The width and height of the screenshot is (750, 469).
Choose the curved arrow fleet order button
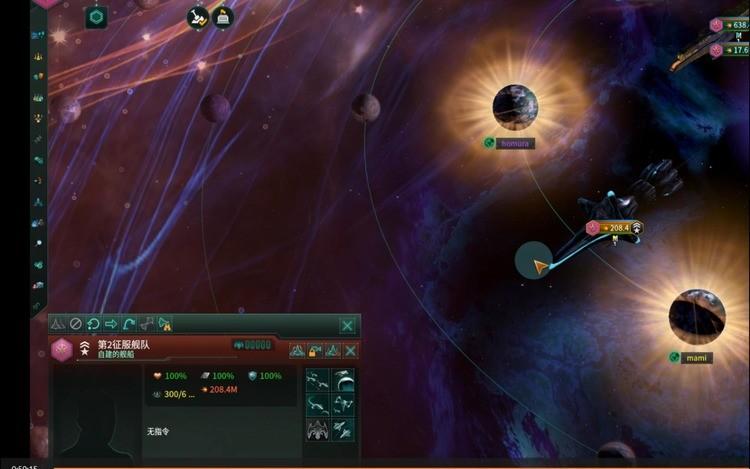(129, 324)
